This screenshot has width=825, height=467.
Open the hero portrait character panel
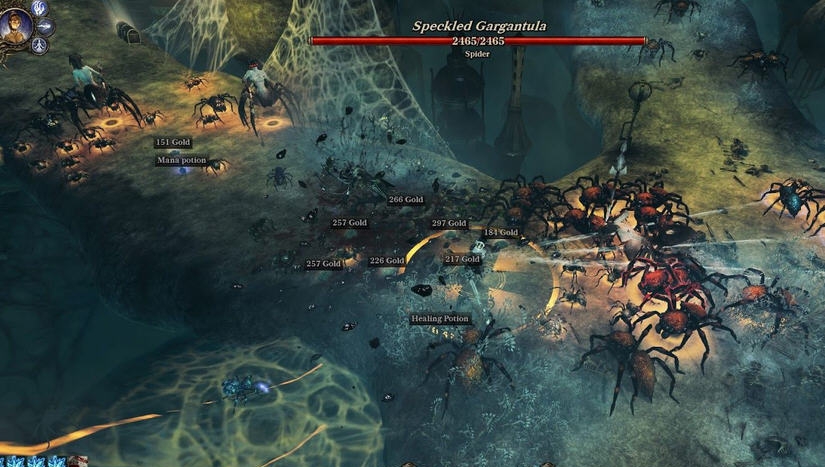[x=16, y=25]
